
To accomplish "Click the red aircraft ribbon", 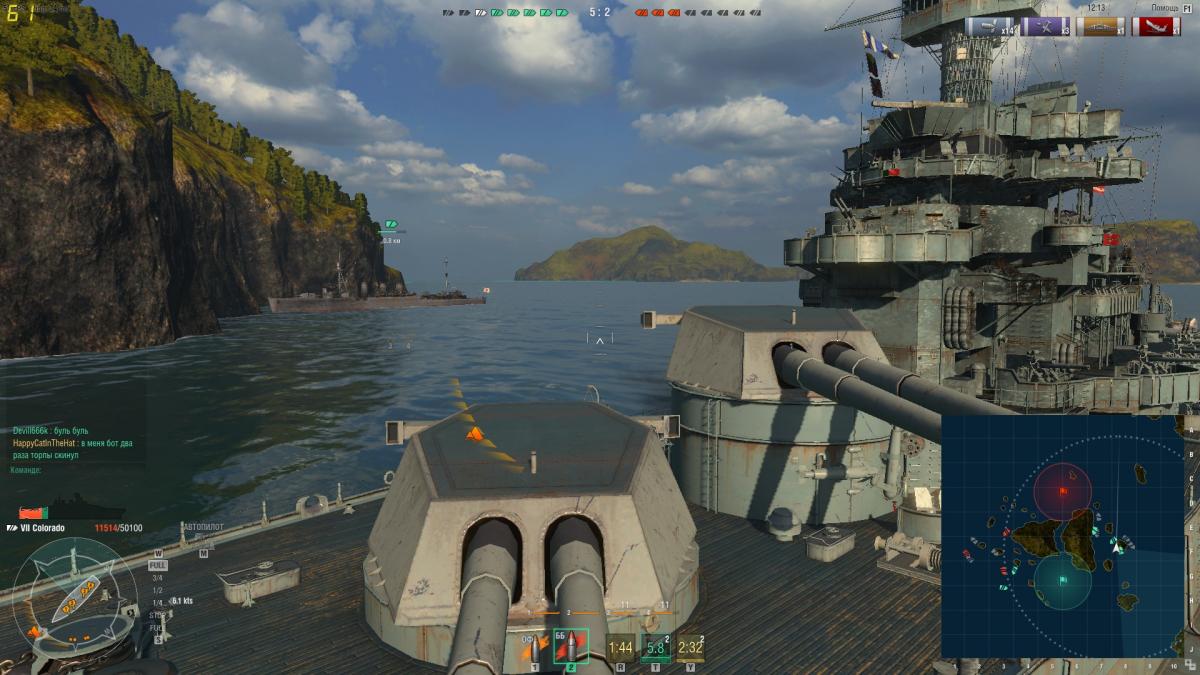I will tap(1156, 27).
